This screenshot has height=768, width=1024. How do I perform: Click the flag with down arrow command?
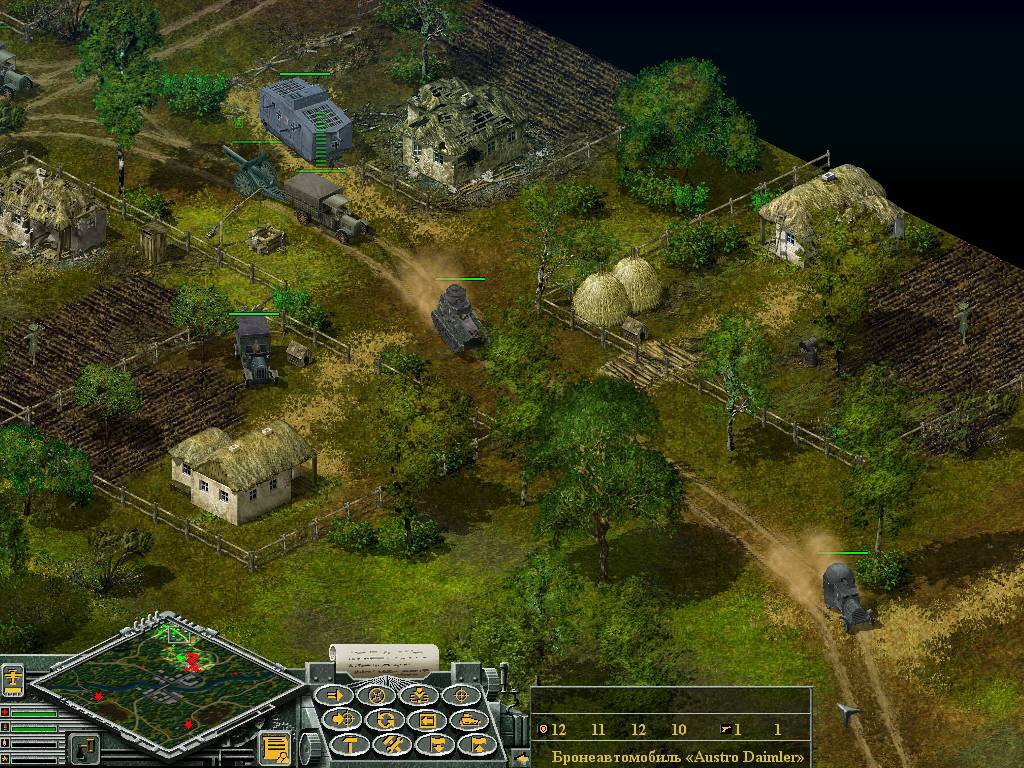coord(435,743)
